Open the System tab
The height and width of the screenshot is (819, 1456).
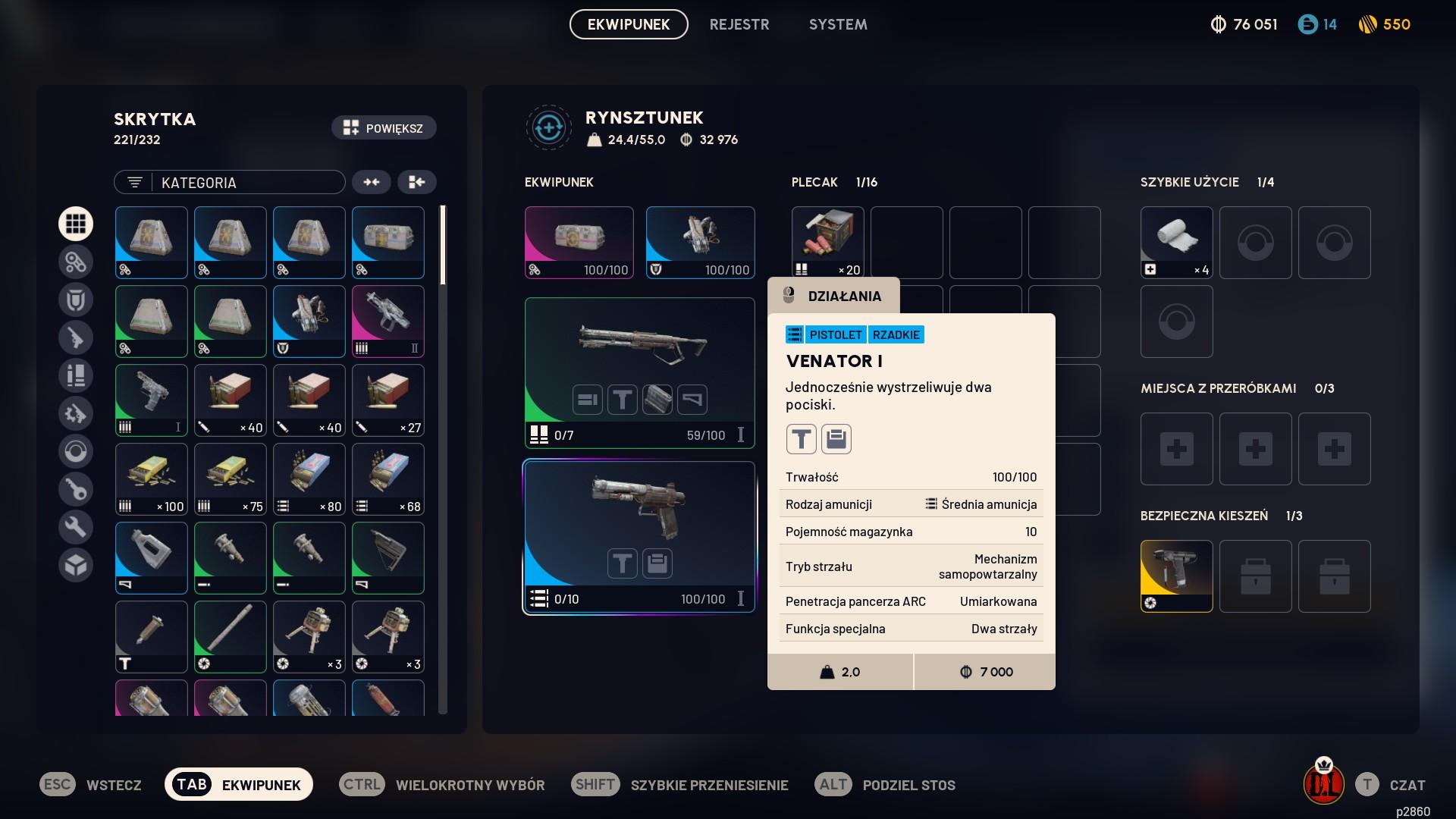[837, 24]
